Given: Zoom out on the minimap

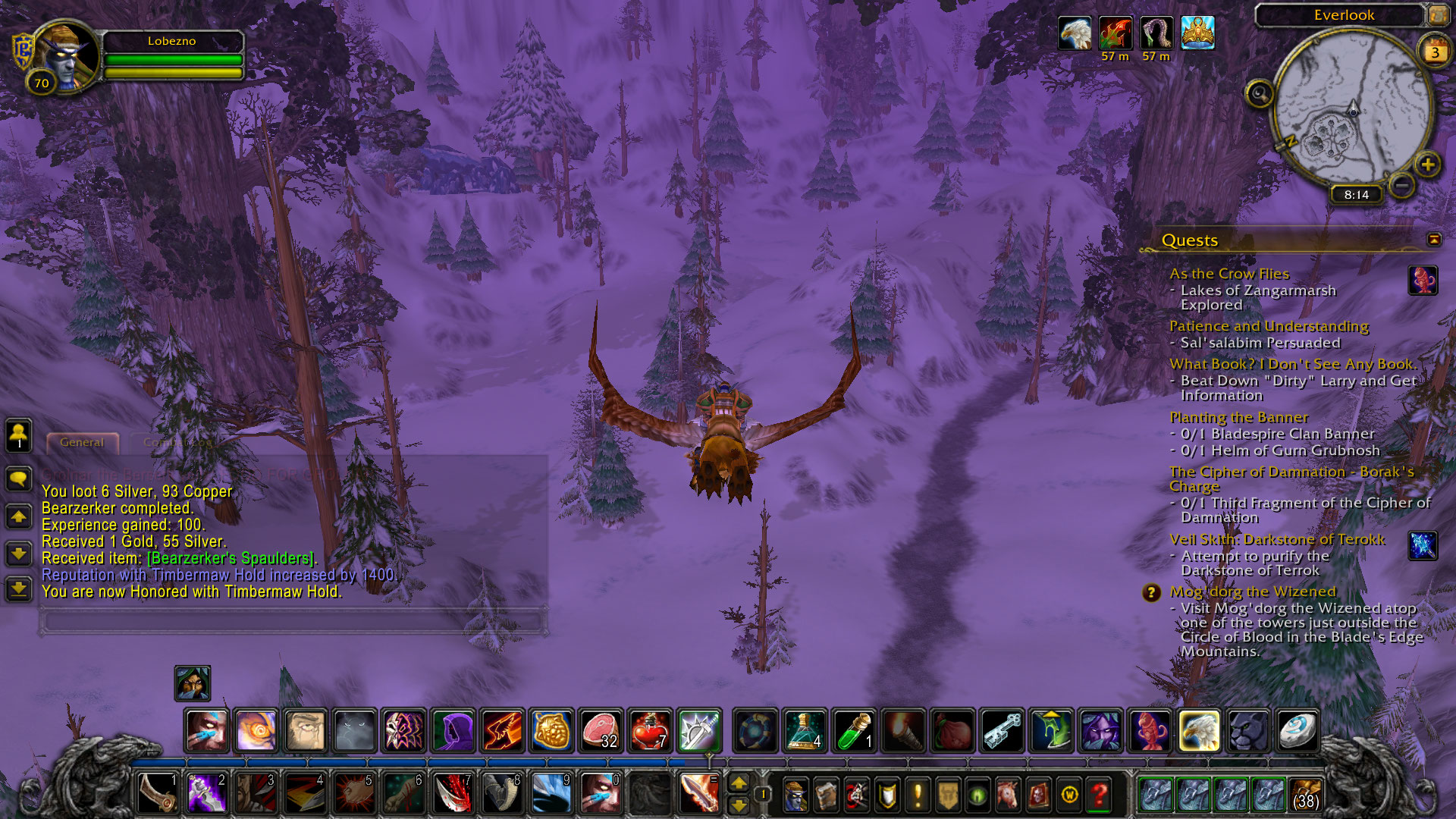Looking at the screenshot, I should coord(1402,184).
